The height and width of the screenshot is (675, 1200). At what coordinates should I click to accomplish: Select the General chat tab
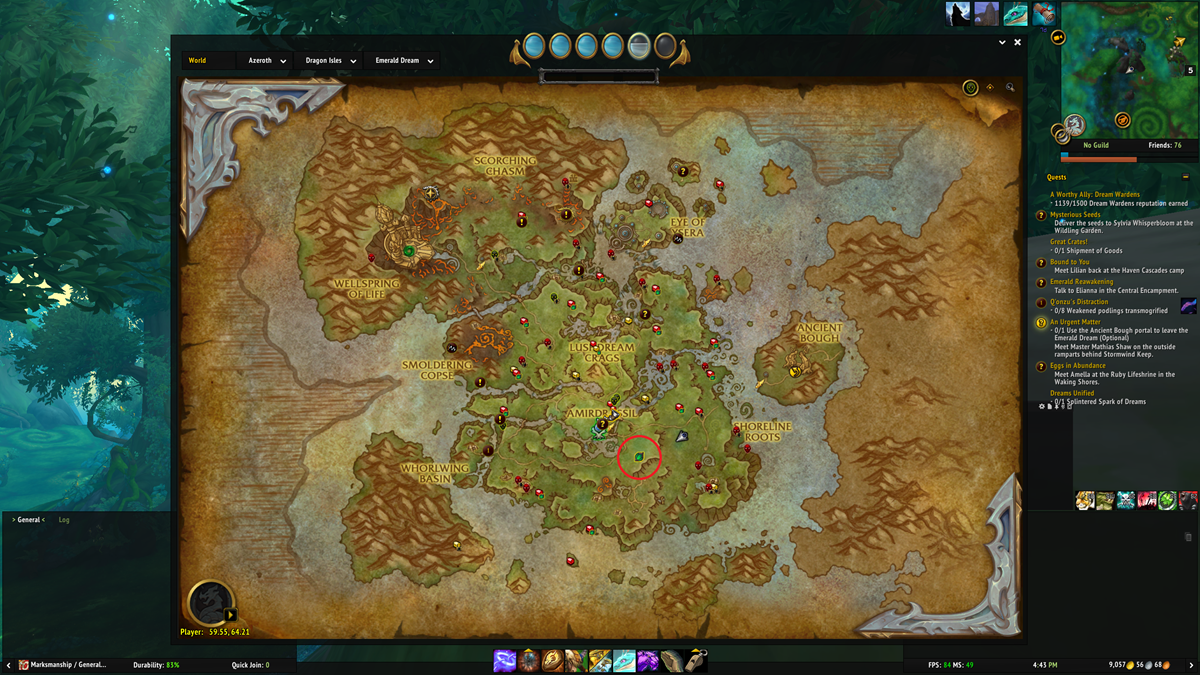click(29, 520)
